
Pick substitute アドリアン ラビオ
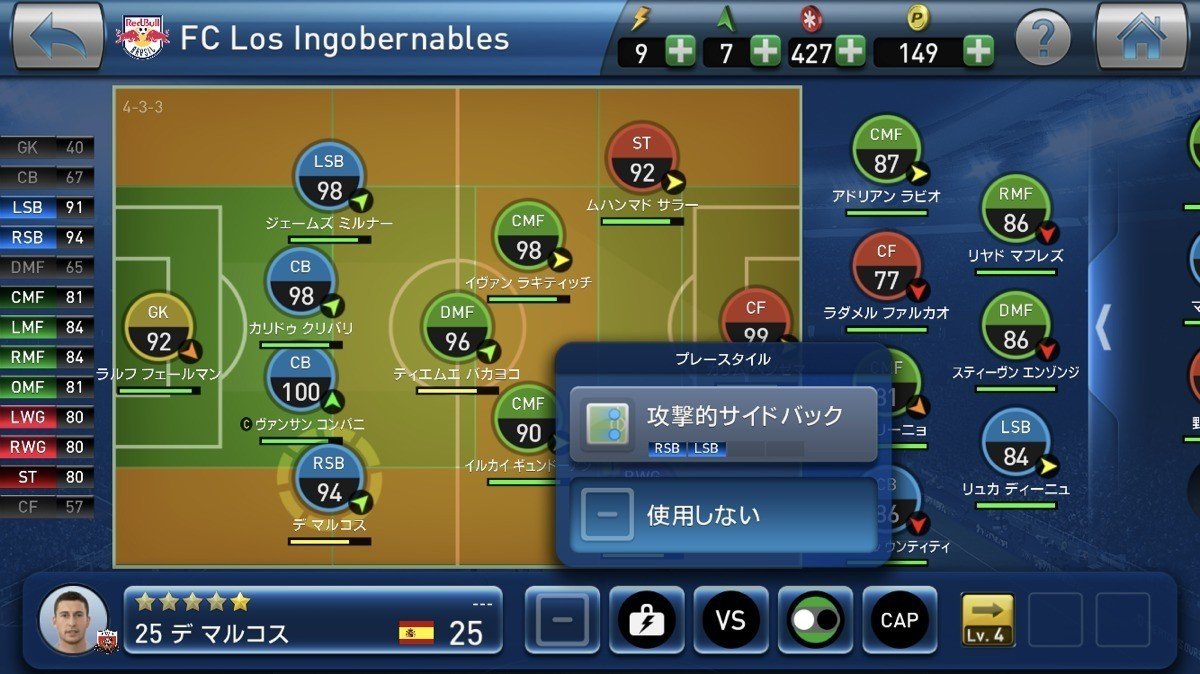pyautogui.click(x=886, y=151)
